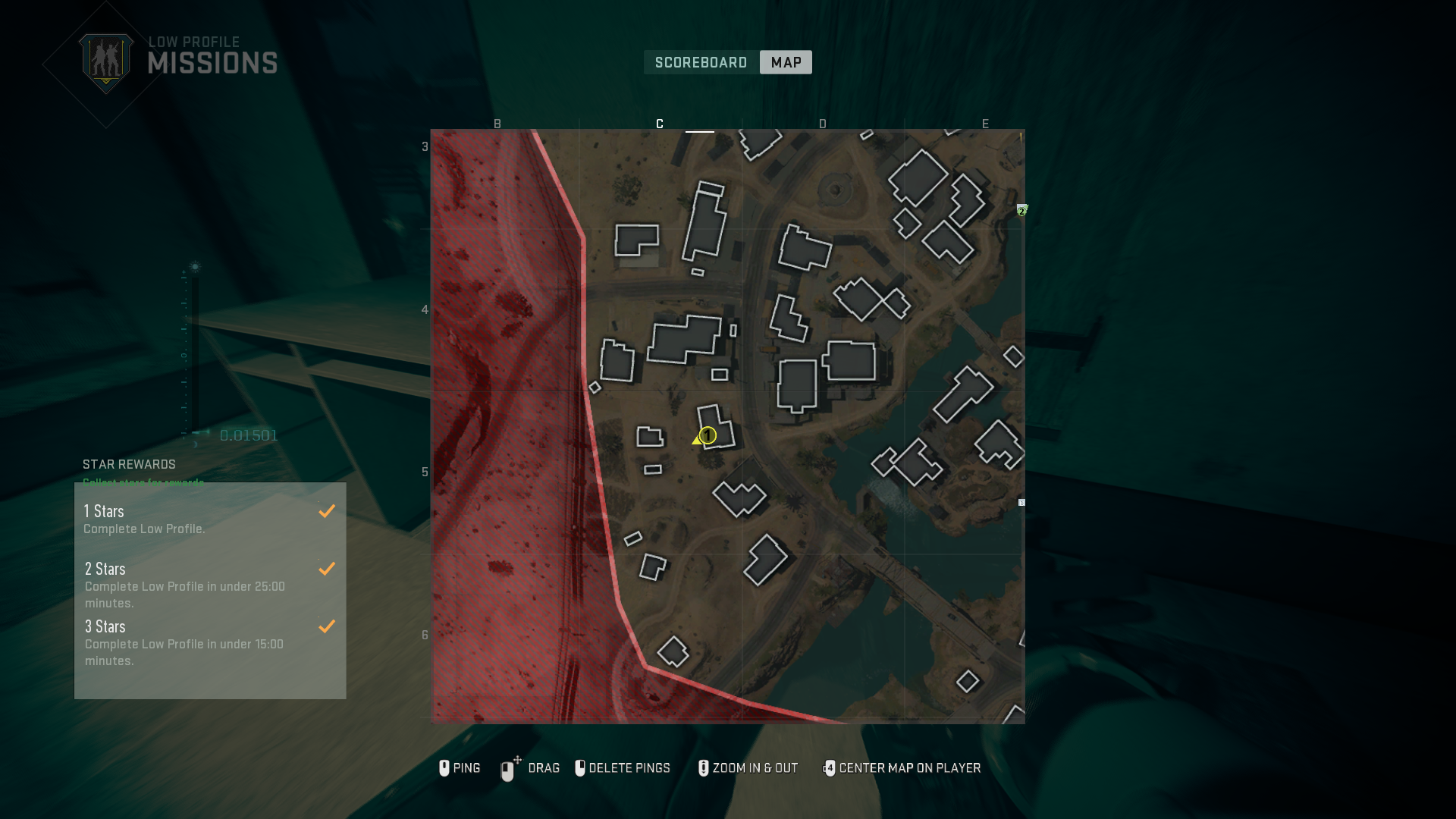Viewport: 1456px width, 819px height.
Task: Click the Ping mouse icon in the hints bar
Action: [444, 768]
